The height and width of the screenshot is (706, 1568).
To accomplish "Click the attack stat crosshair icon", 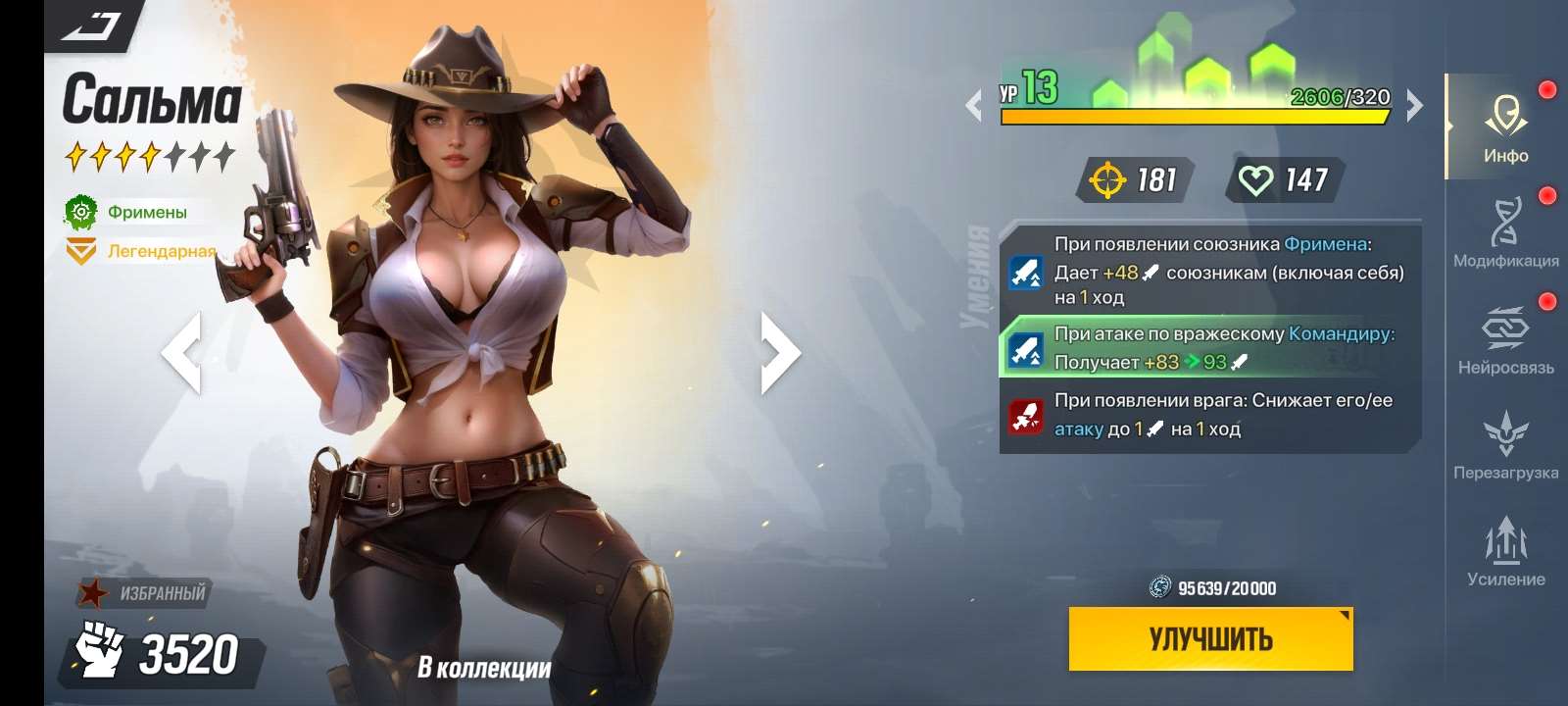I will coord(1106,178).
